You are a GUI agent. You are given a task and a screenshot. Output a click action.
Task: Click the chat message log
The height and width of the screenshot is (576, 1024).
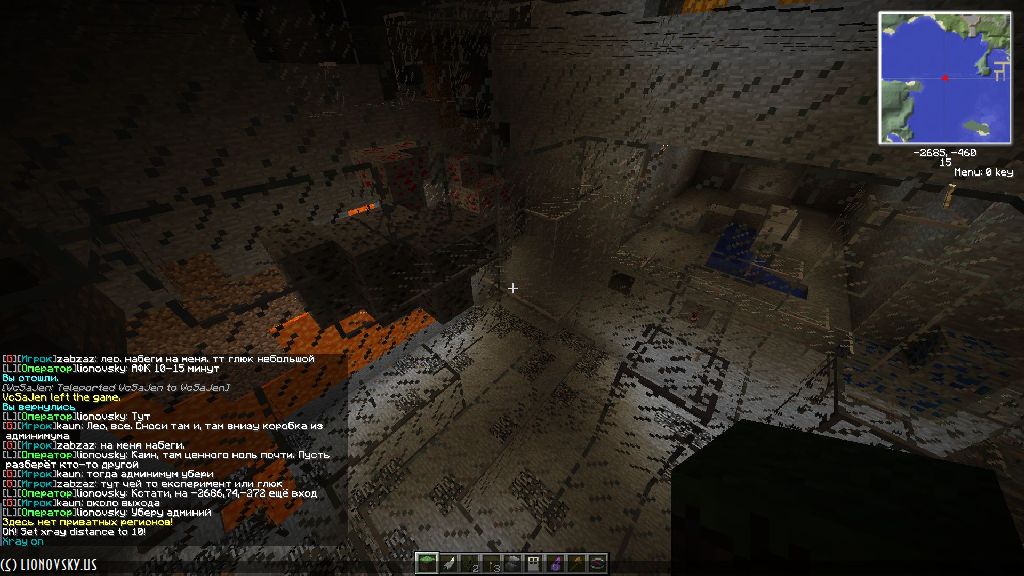[173, 450]
